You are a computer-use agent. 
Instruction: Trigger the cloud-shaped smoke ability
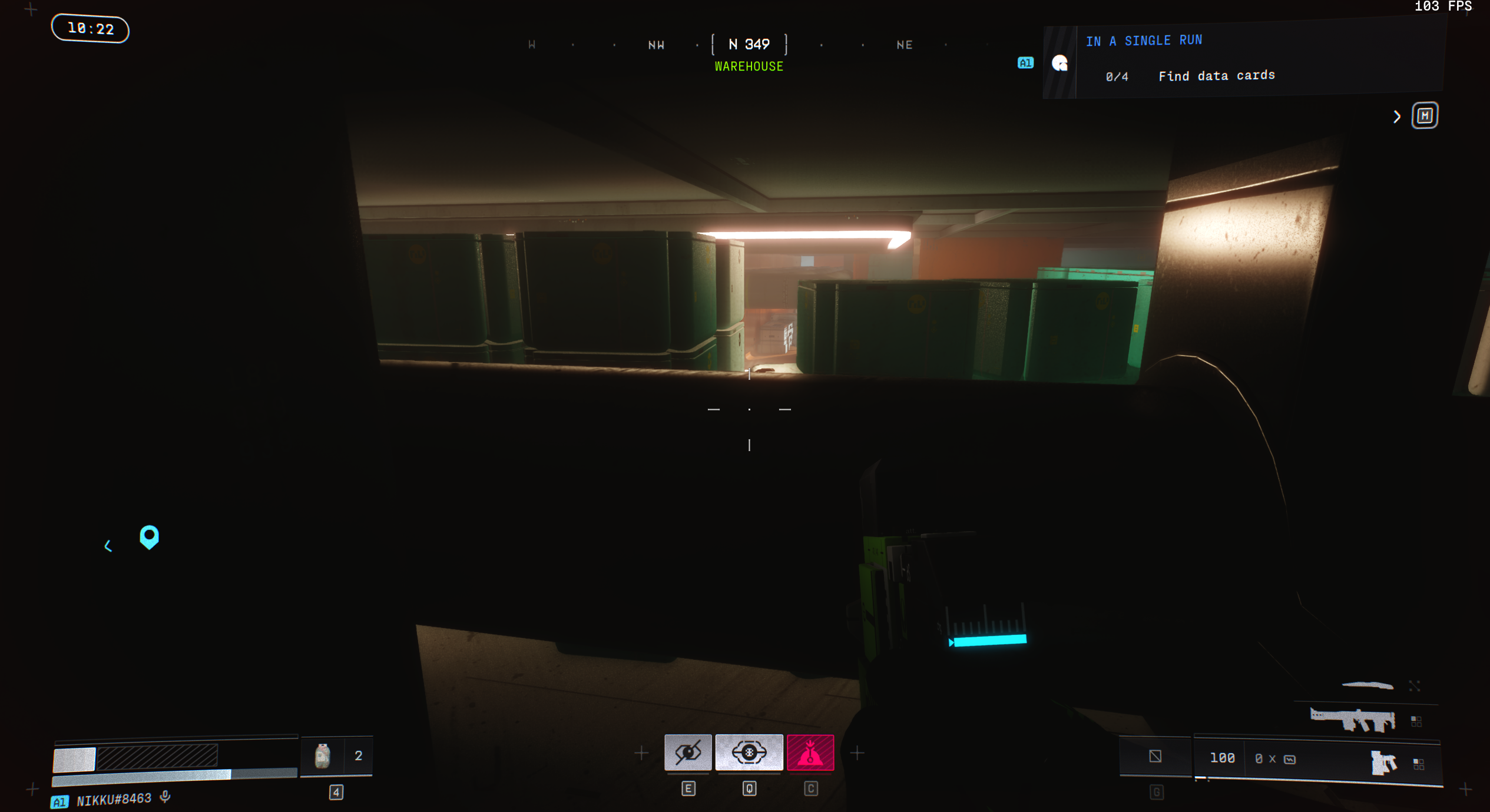[749, 752]
